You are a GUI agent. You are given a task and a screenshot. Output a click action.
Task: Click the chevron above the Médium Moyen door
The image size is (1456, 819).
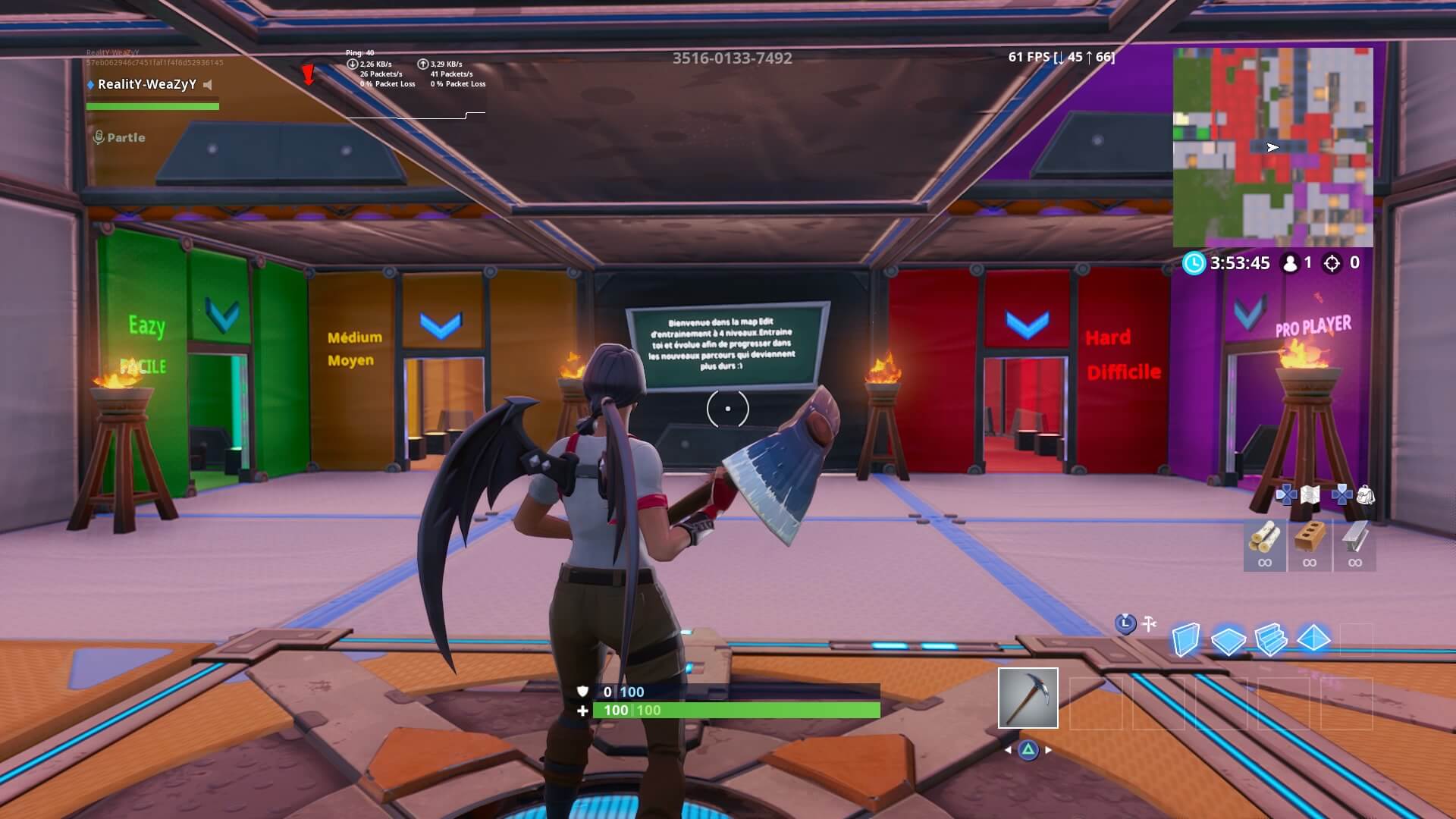point(443,325)
